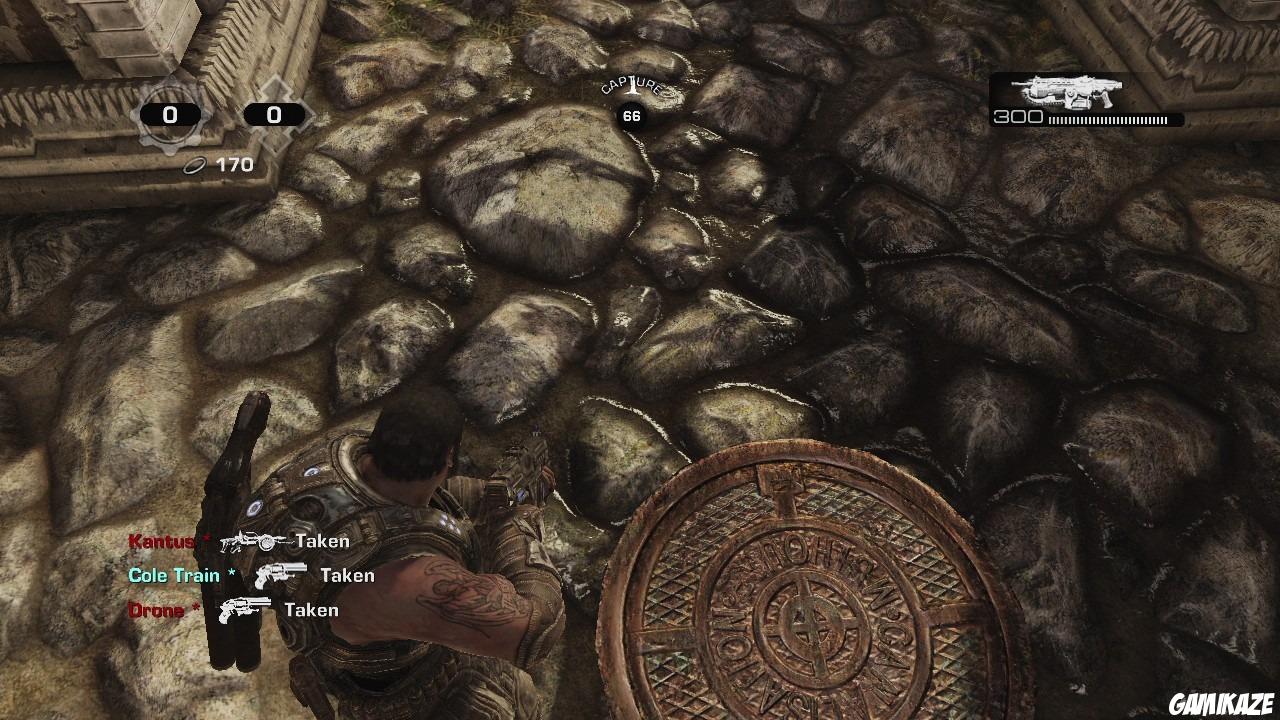Click the COG gear score emblem
The height and width of the screenshot is (720, 1280).
click(170, 114)
